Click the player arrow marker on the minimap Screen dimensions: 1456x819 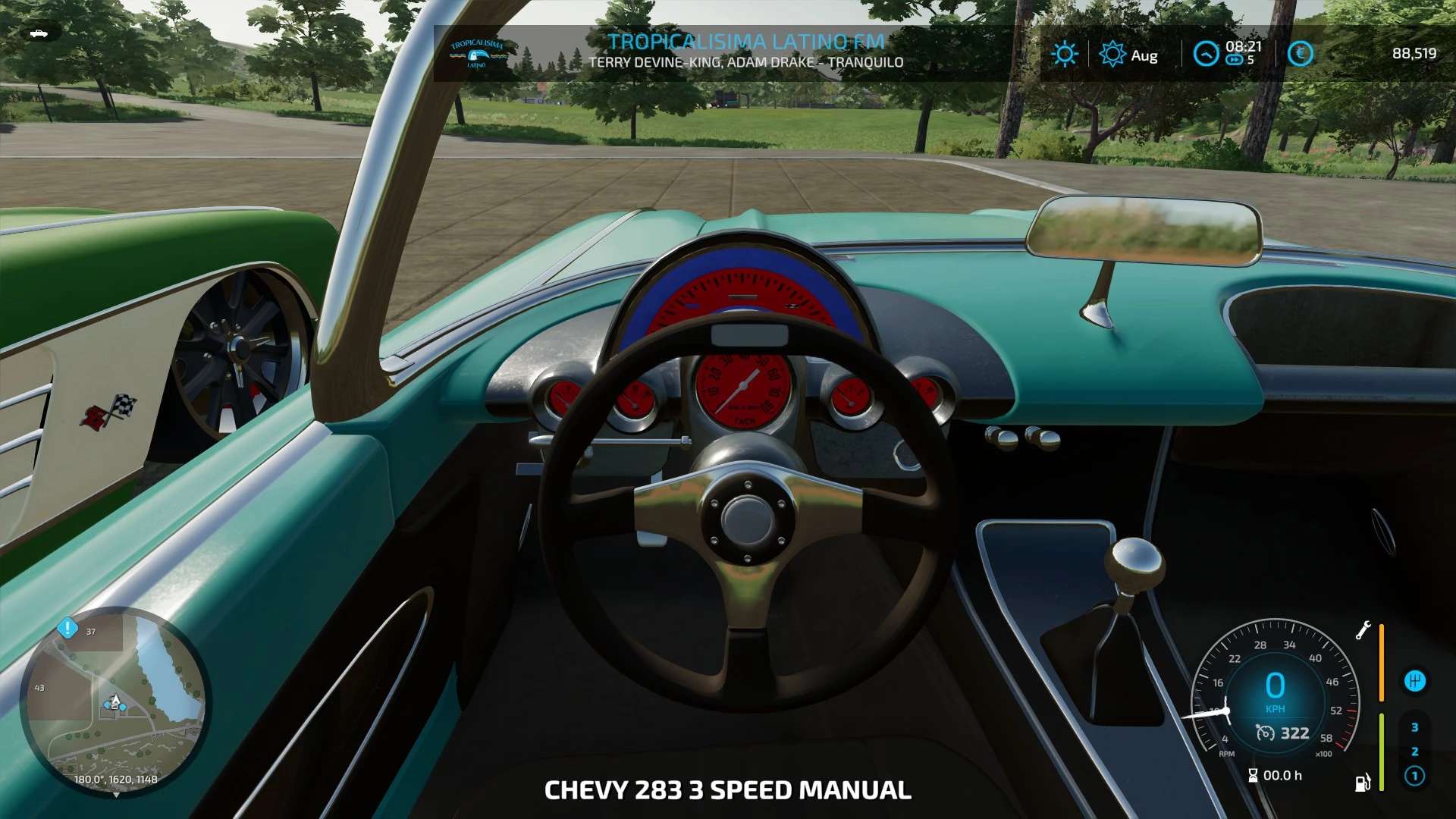click(115, 700)
